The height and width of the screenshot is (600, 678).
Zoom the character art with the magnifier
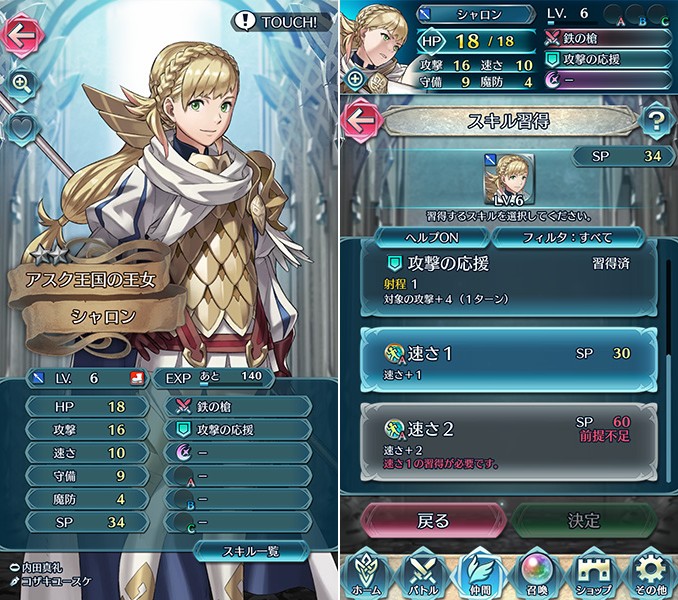click(22, 83)
